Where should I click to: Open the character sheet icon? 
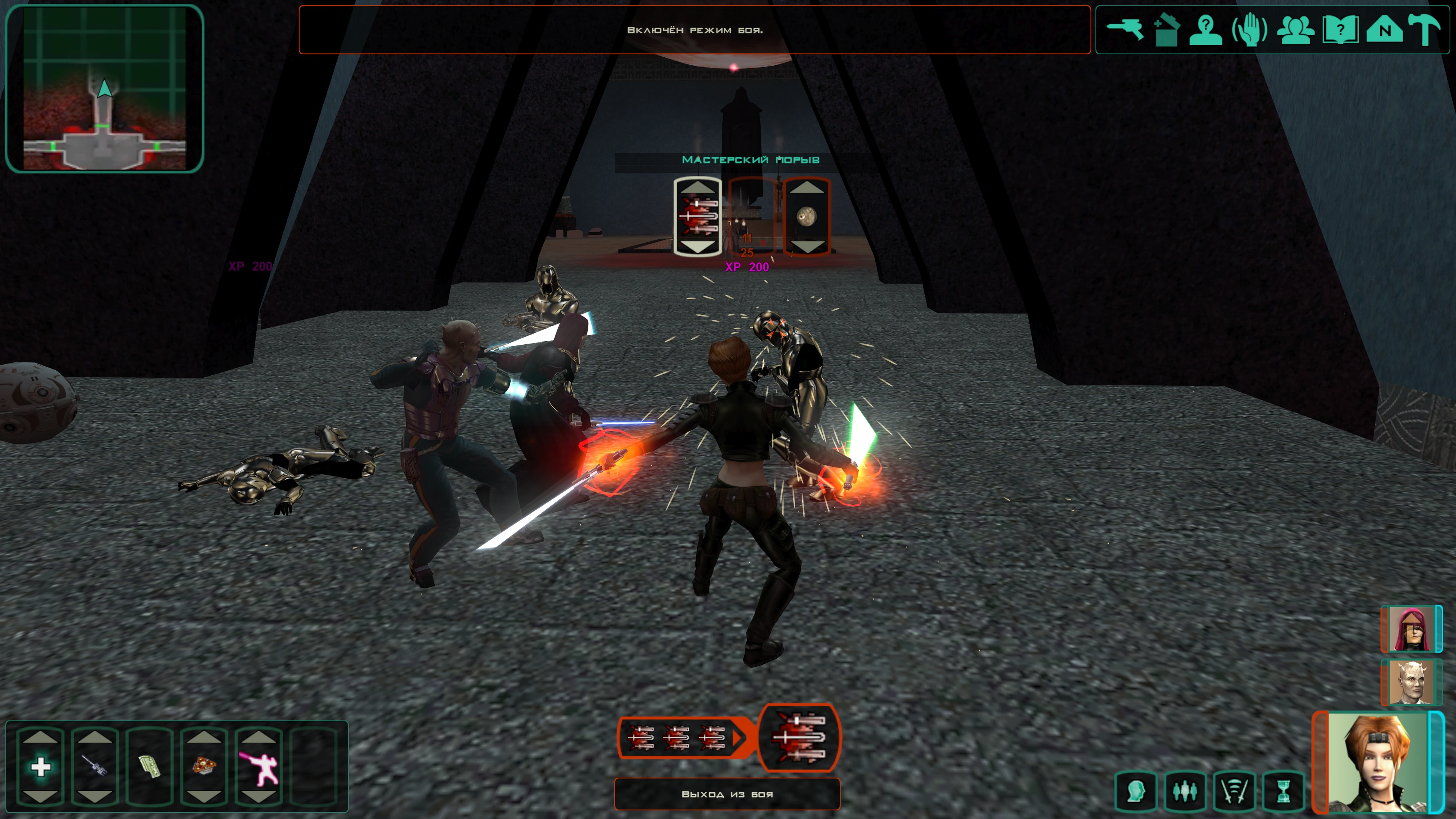click(x=1206, y=29)
